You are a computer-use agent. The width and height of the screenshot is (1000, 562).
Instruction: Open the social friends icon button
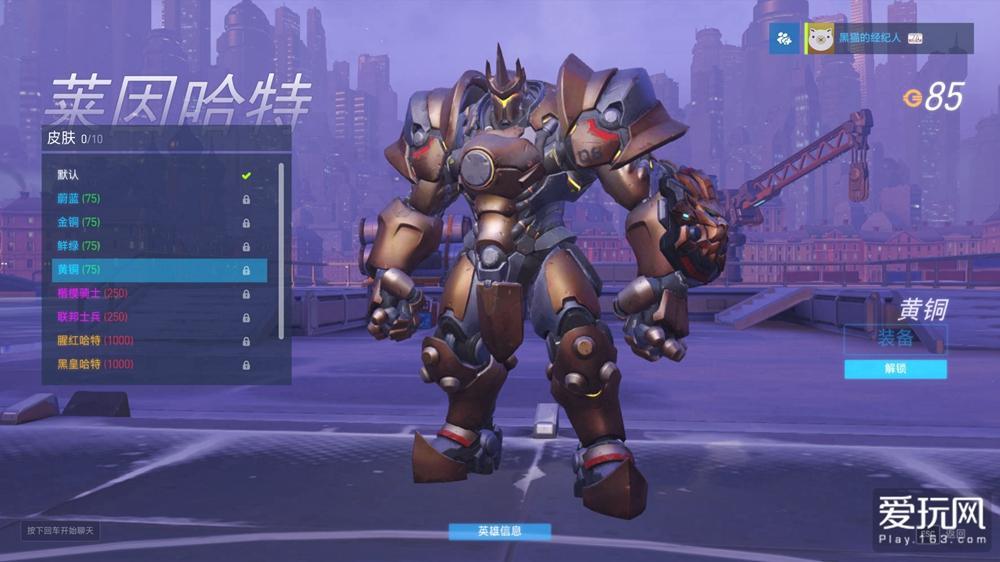click(x=786, y=38)
